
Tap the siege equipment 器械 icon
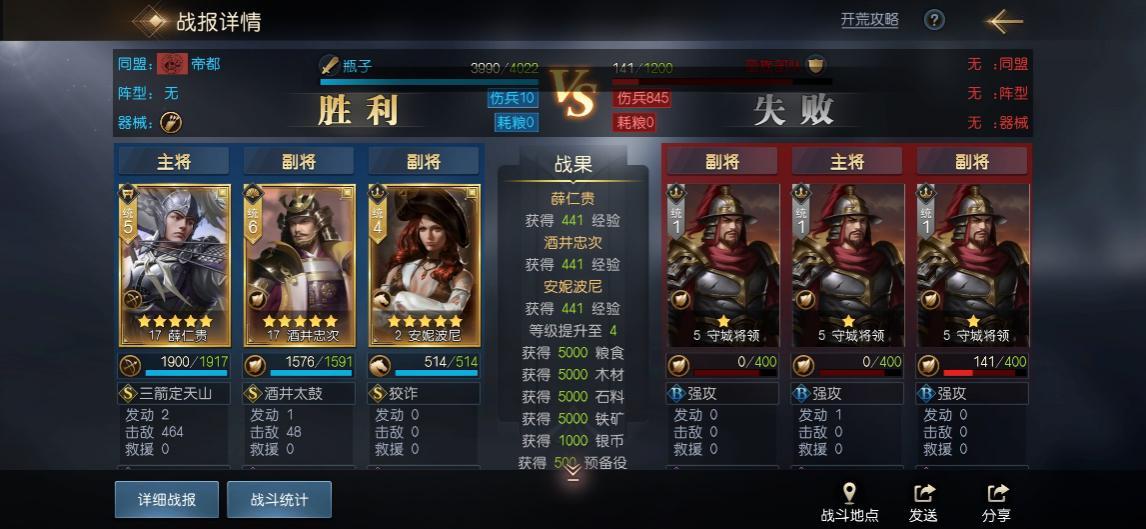171,122
